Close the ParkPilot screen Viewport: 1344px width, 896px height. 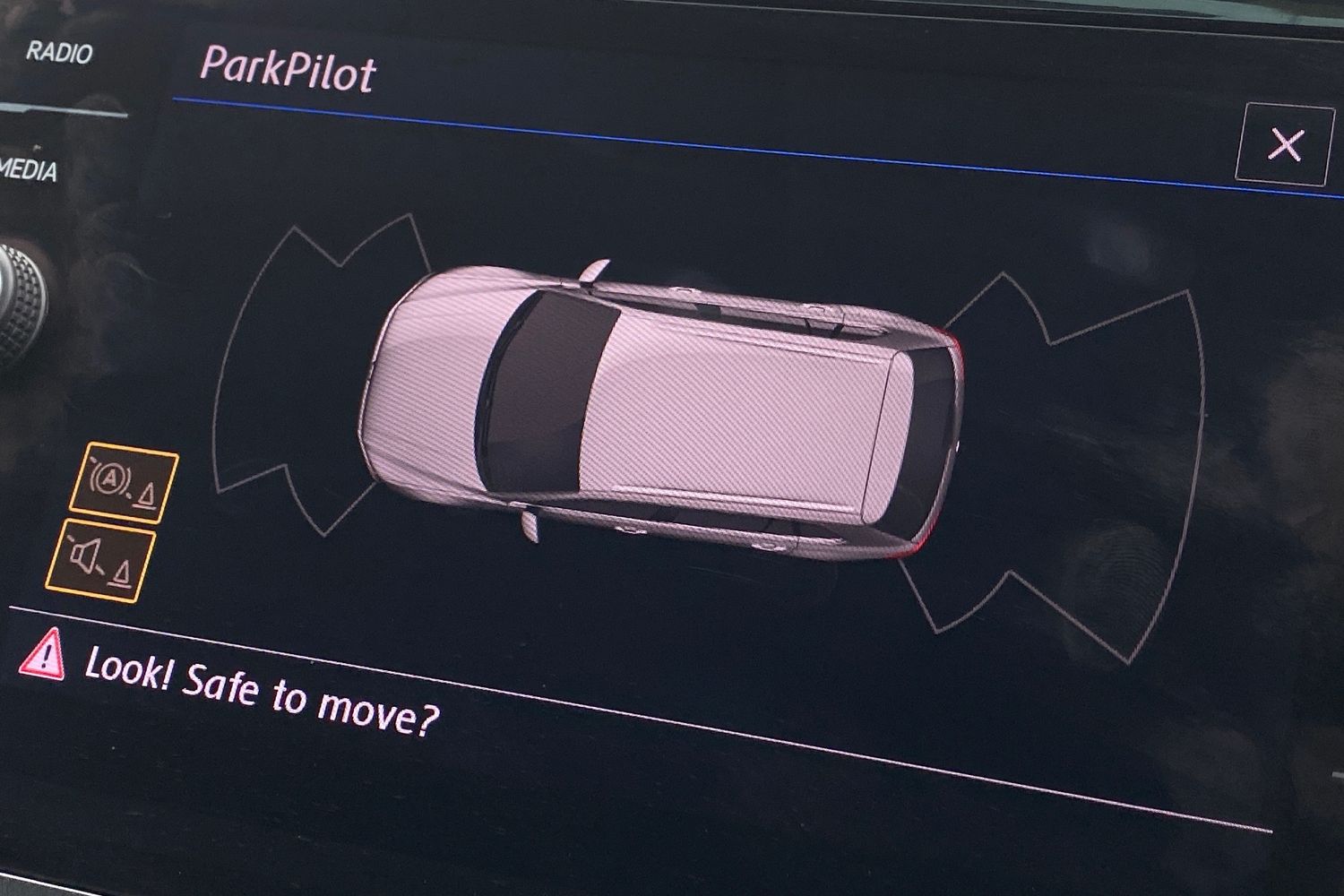[1285, 144]
